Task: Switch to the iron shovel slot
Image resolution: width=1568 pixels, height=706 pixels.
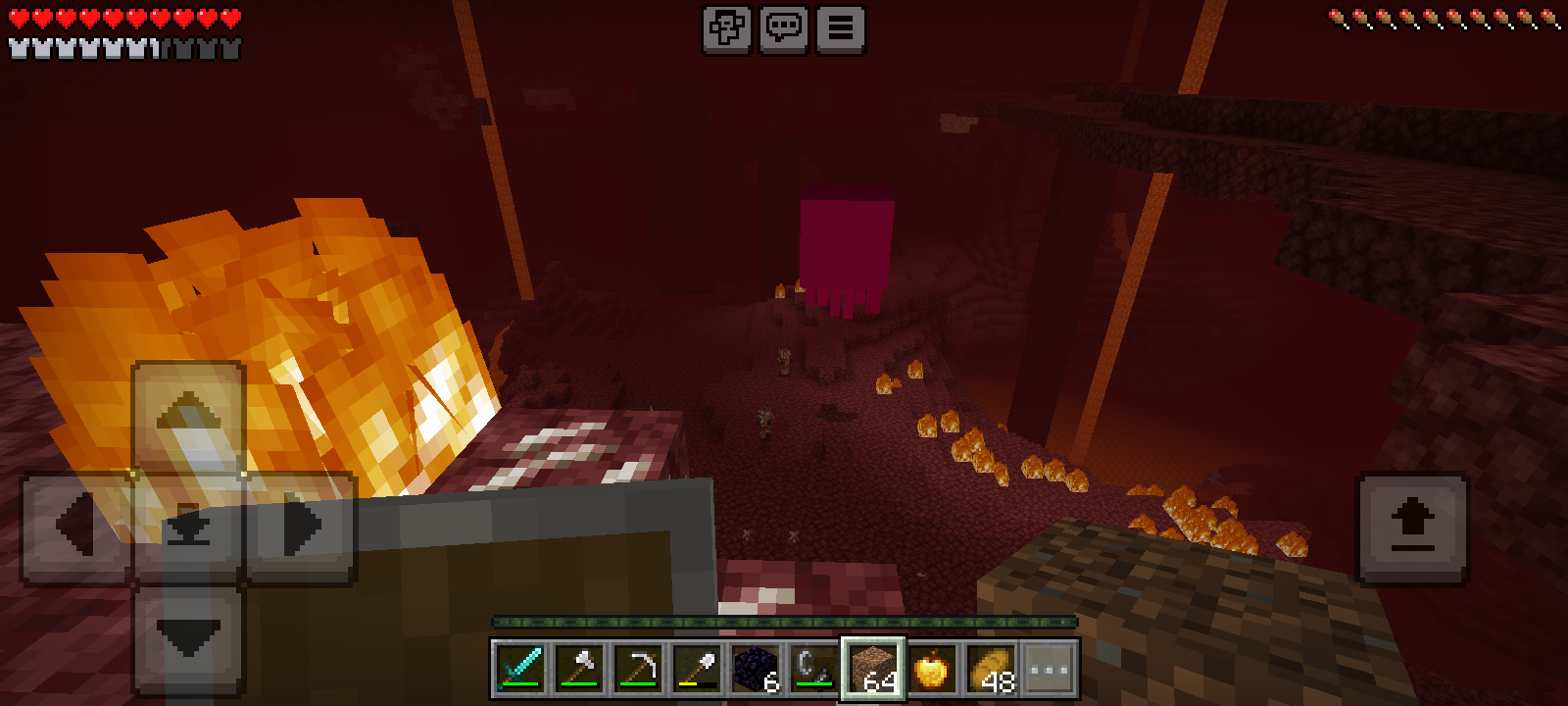Action: click(697, 669)
